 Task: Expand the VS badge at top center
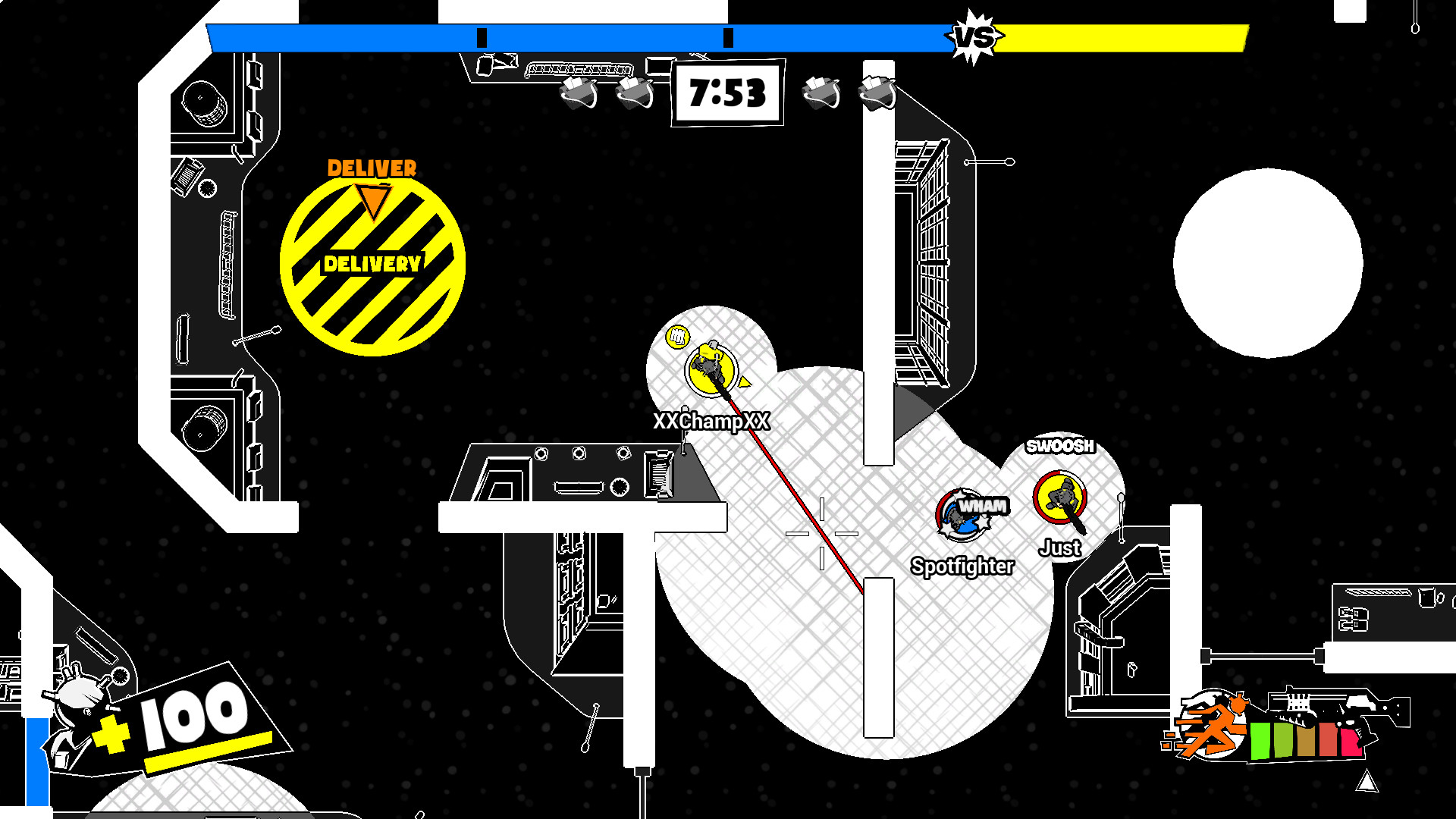(x=974, y=34)
